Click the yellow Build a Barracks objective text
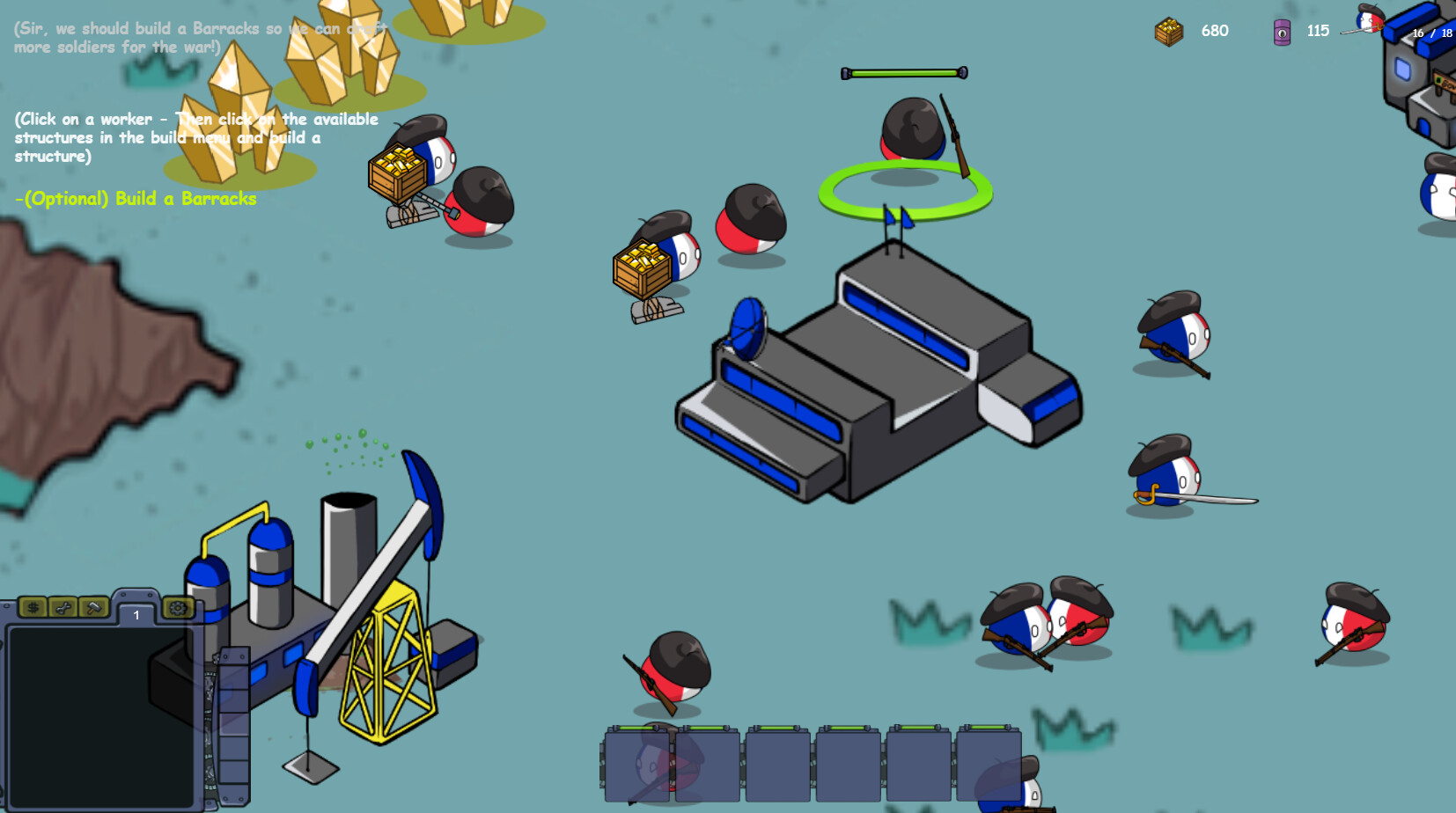 point(136,199)
